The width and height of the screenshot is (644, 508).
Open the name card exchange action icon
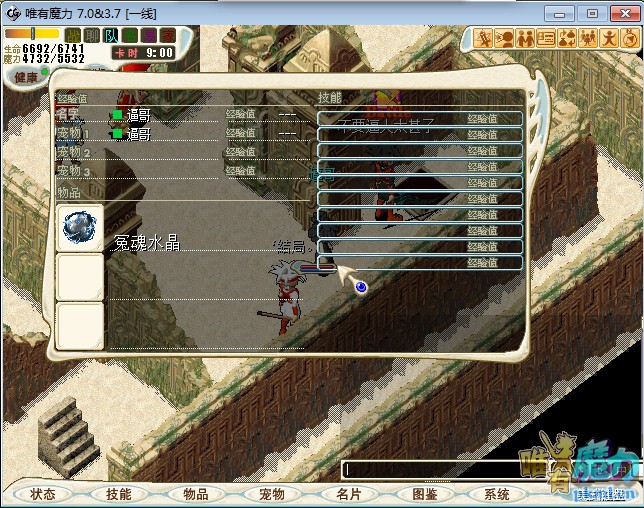pos(546,38)
